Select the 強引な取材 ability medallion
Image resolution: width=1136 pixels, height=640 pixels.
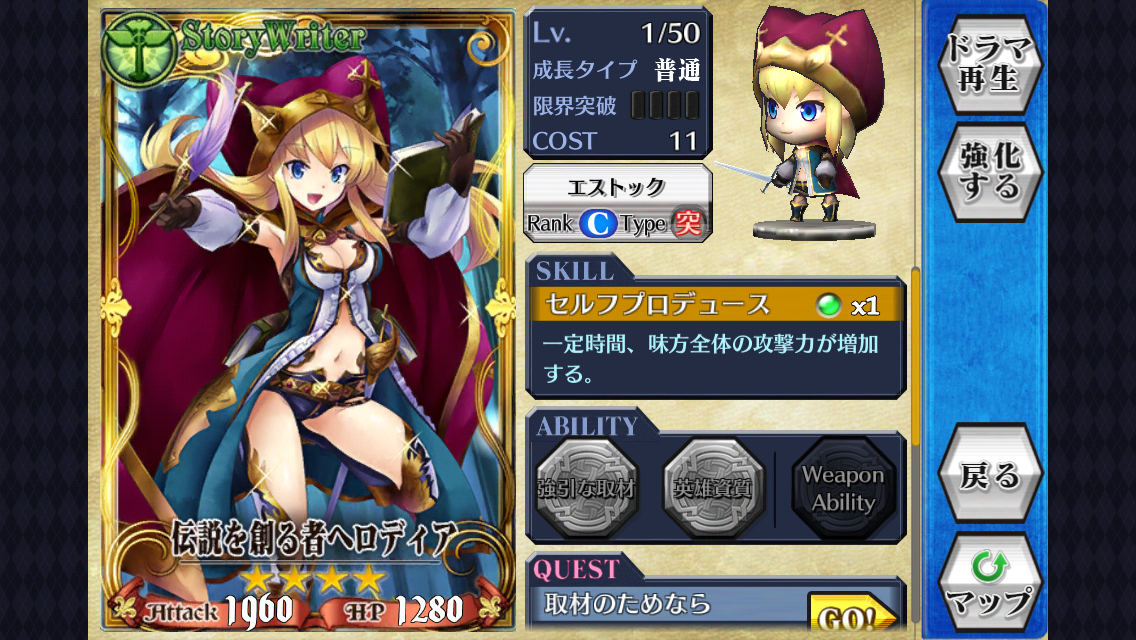pyautogui.click(x=586, y=489)
